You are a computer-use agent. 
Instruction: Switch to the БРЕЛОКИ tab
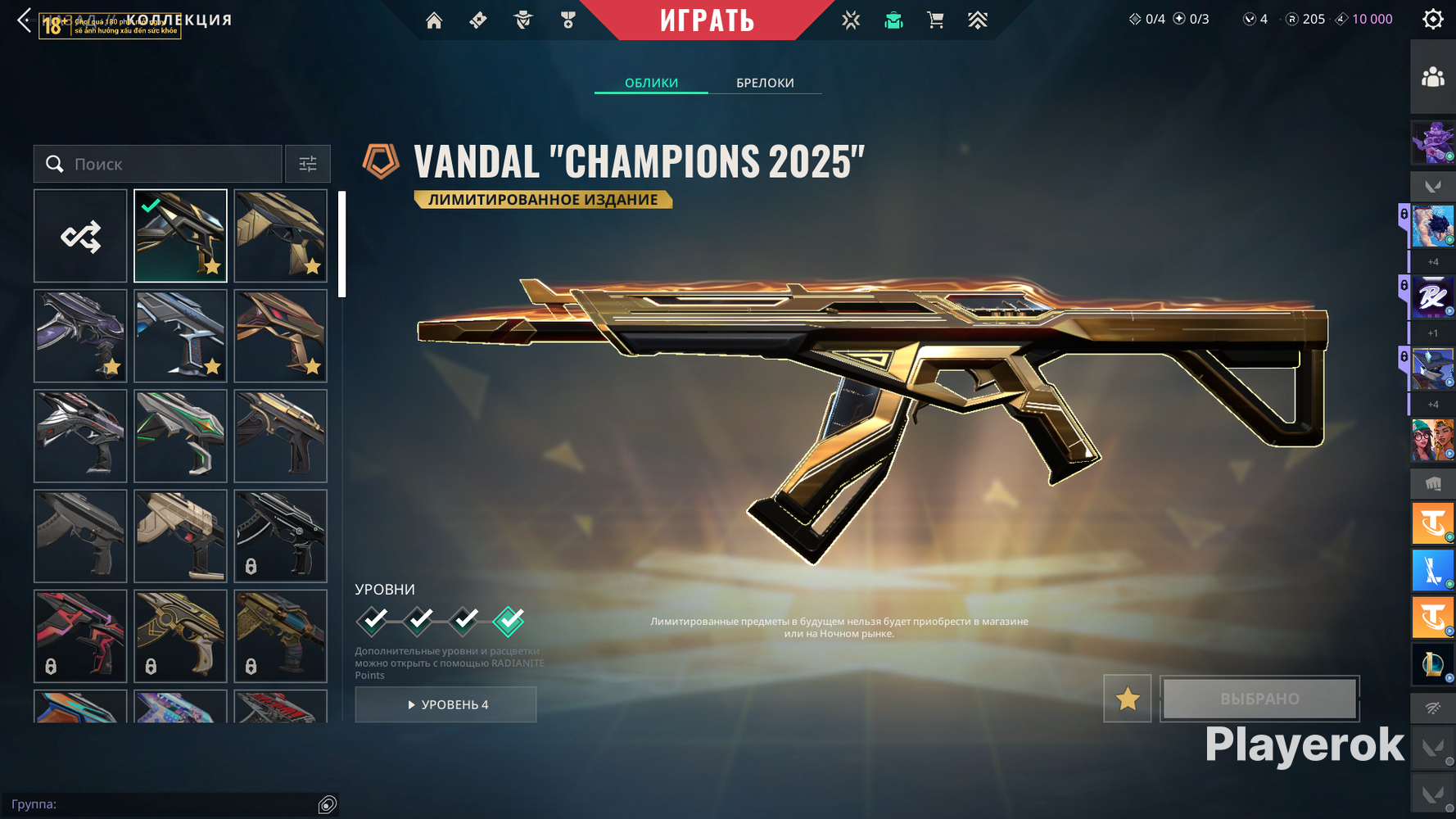(x=765, y=83)
